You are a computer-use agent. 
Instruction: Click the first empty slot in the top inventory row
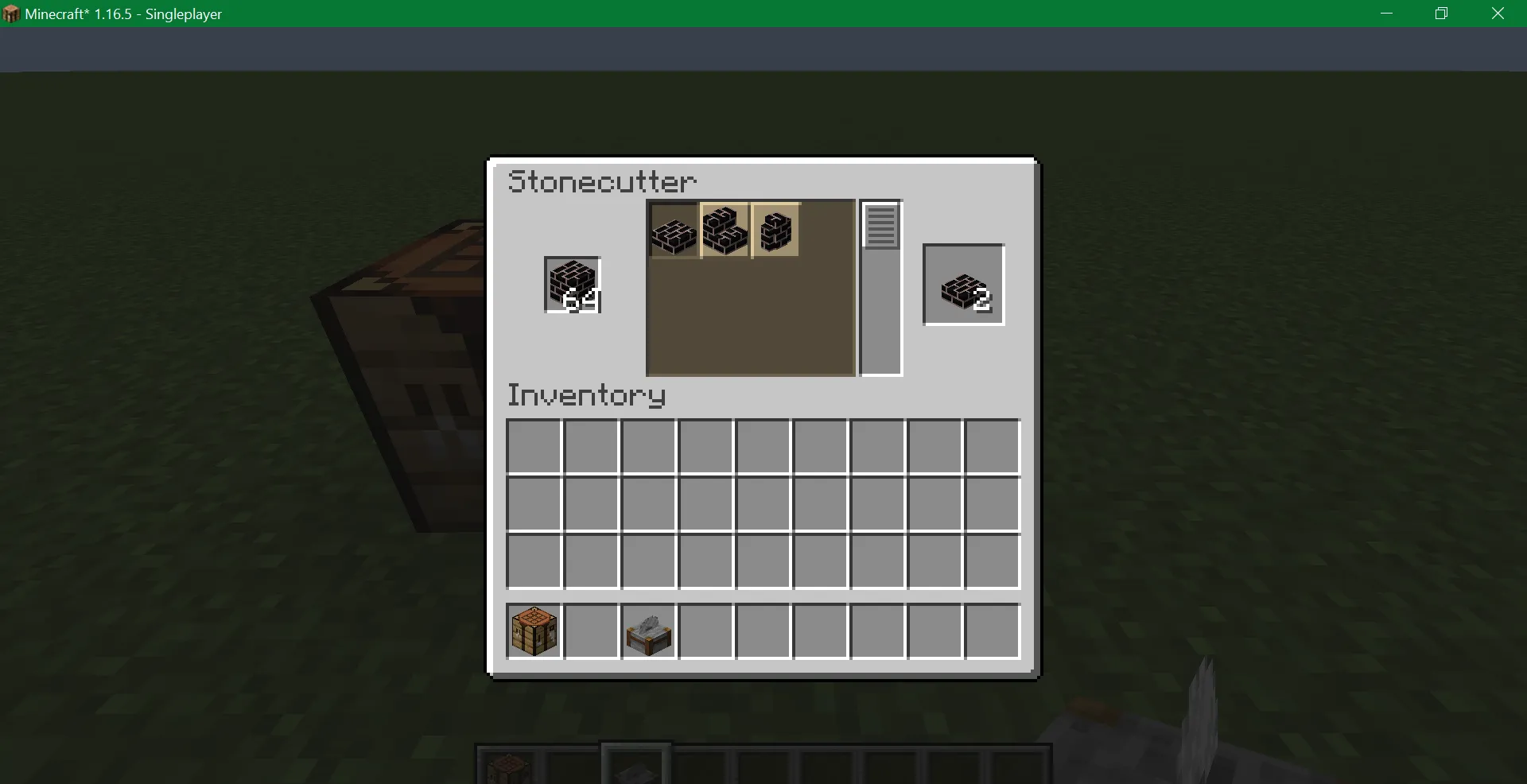tap(533, 446)
